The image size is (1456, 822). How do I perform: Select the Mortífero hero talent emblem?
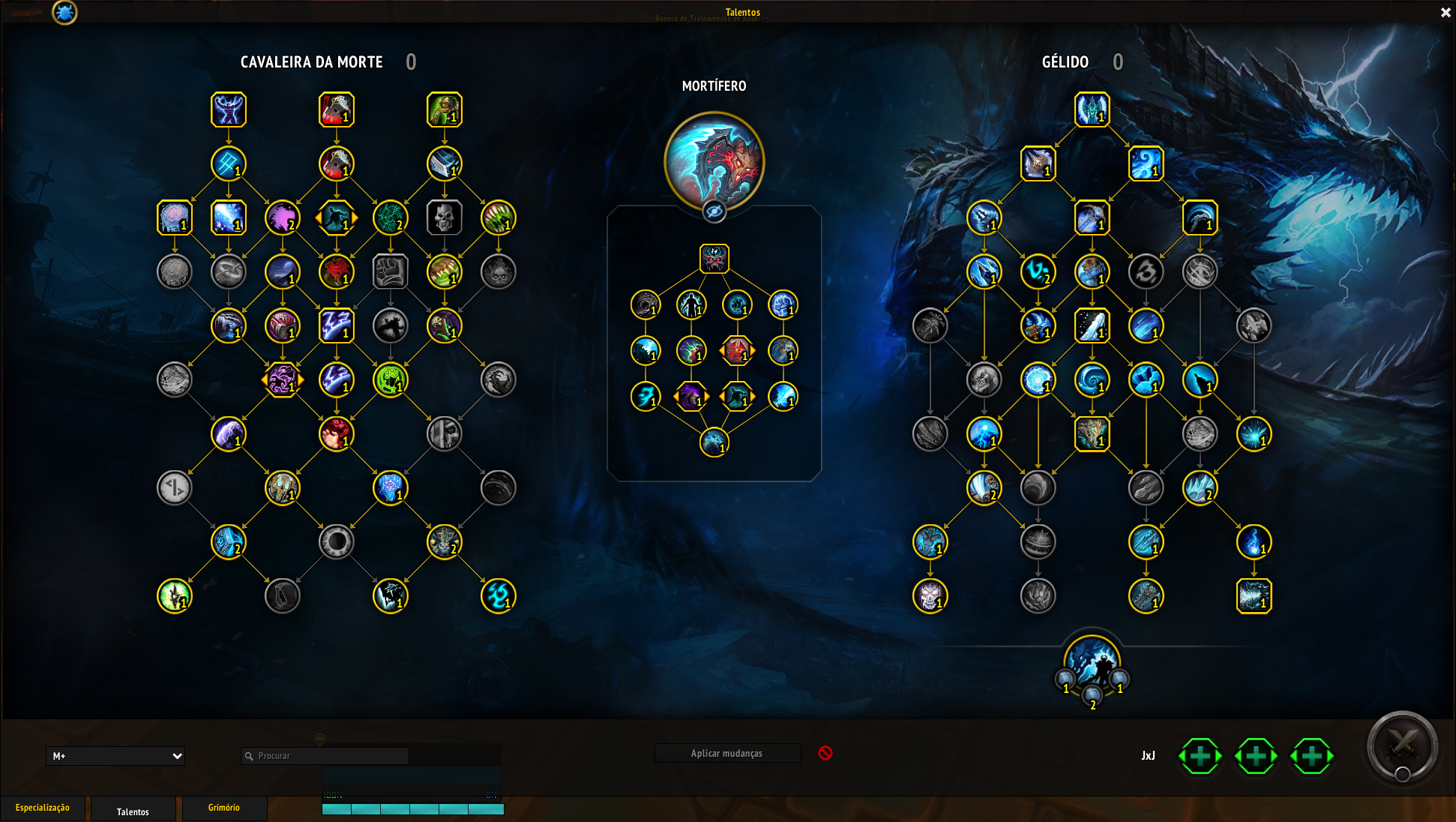(714, 160)
